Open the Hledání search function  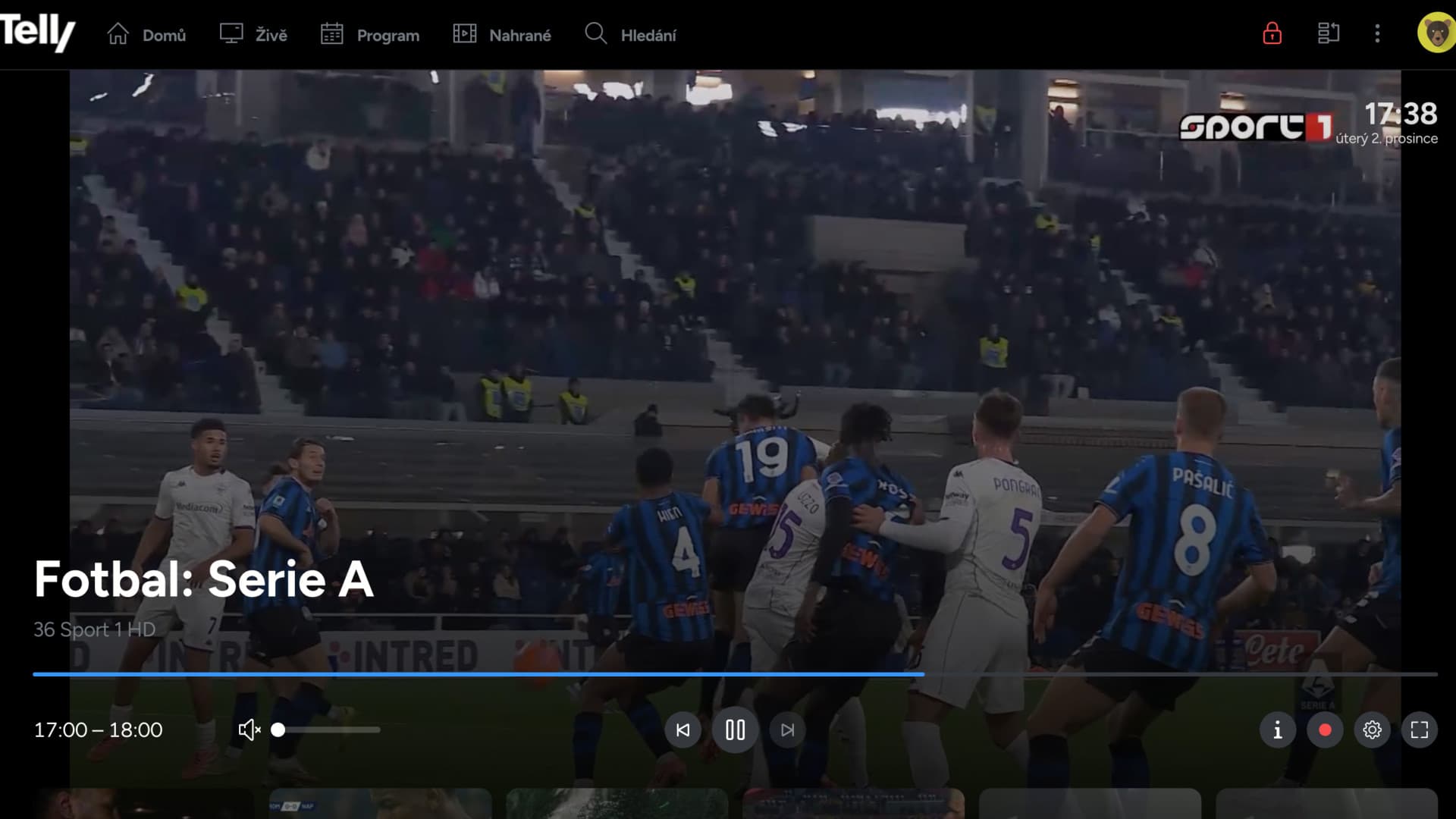(629, 34)
